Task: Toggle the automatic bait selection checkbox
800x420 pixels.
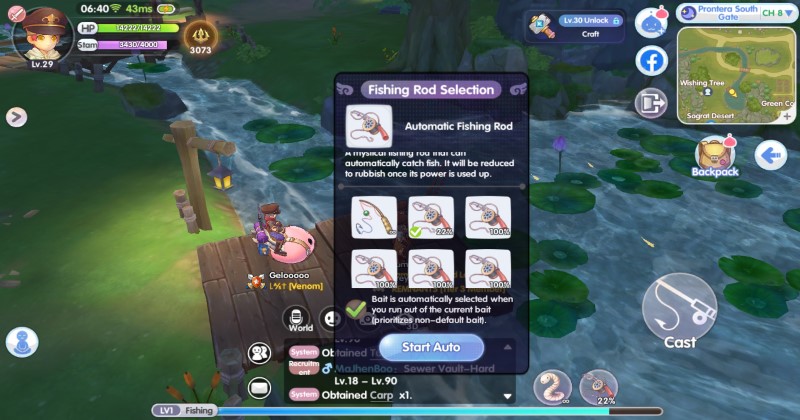Action: click(x=356, y=311)
